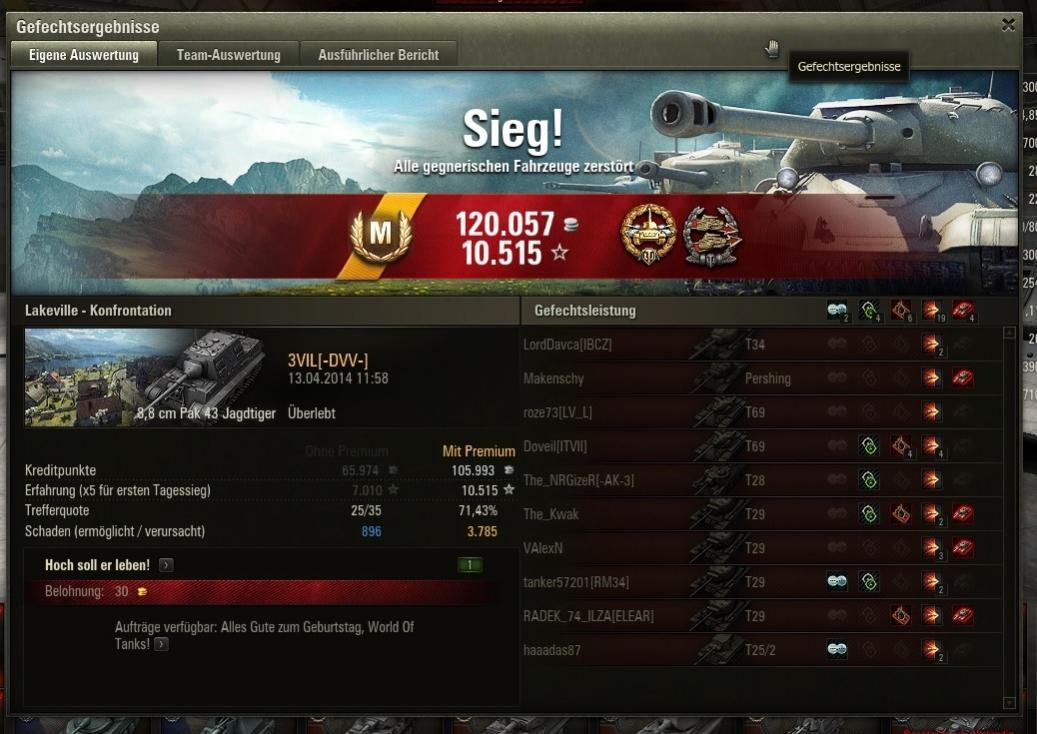Open the Alles Gute zum Geburtstag missions arrow
This screenshot has height=734, width=1037.
(x=160, y=645)
